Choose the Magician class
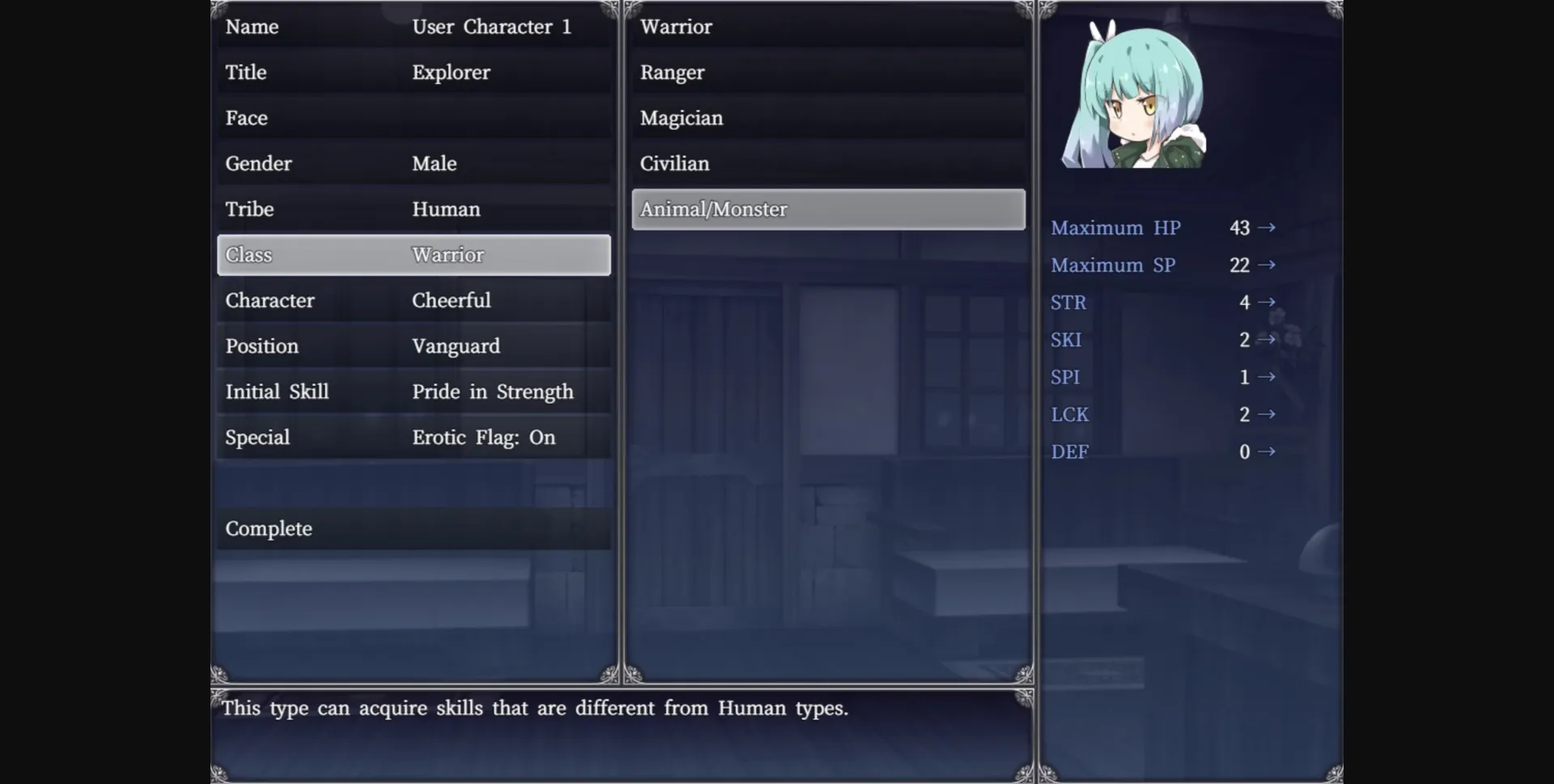 [x=827, y=118]
